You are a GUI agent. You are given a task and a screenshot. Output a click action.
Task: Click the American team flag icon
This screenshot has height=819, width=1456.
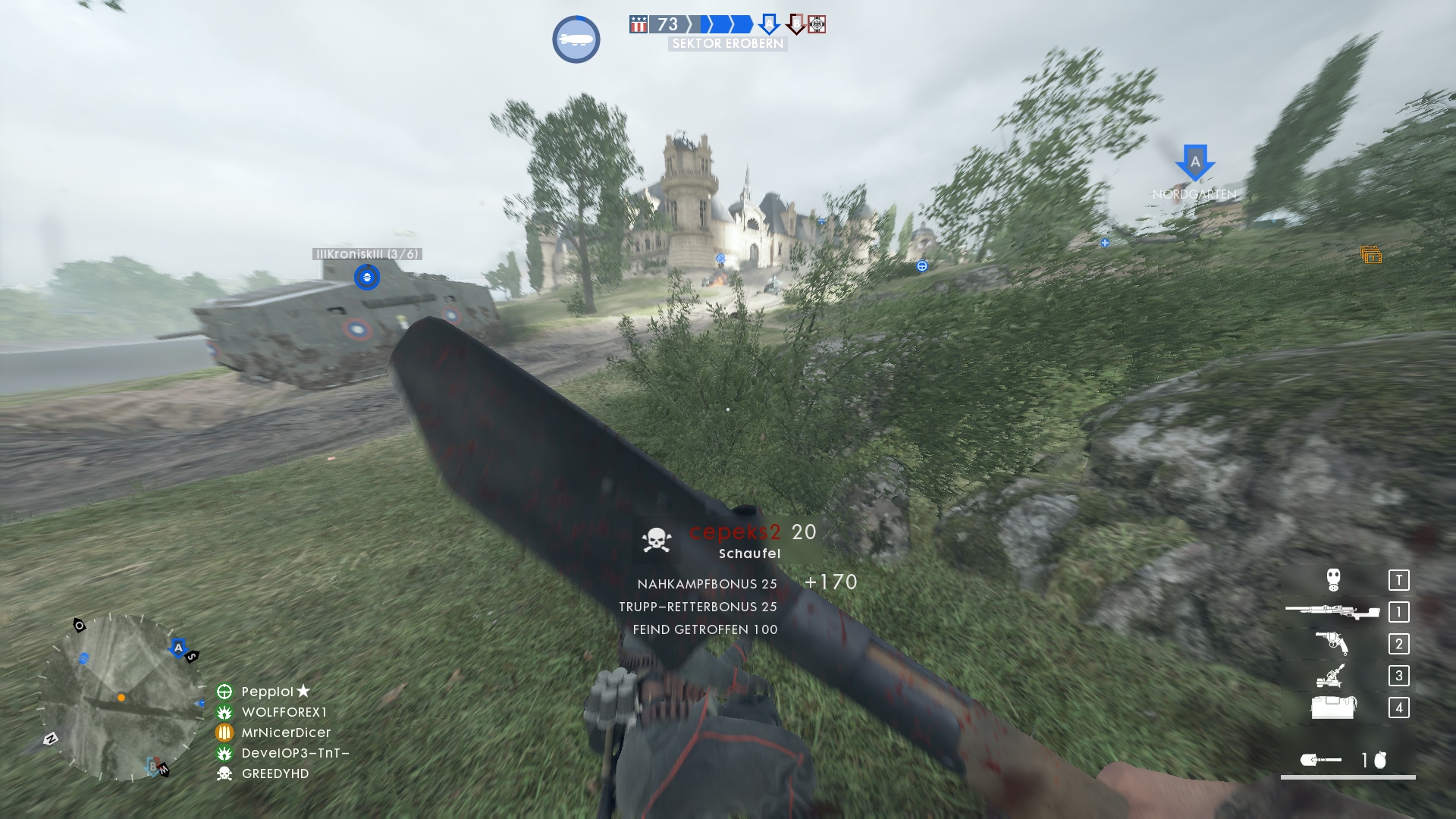639,24
